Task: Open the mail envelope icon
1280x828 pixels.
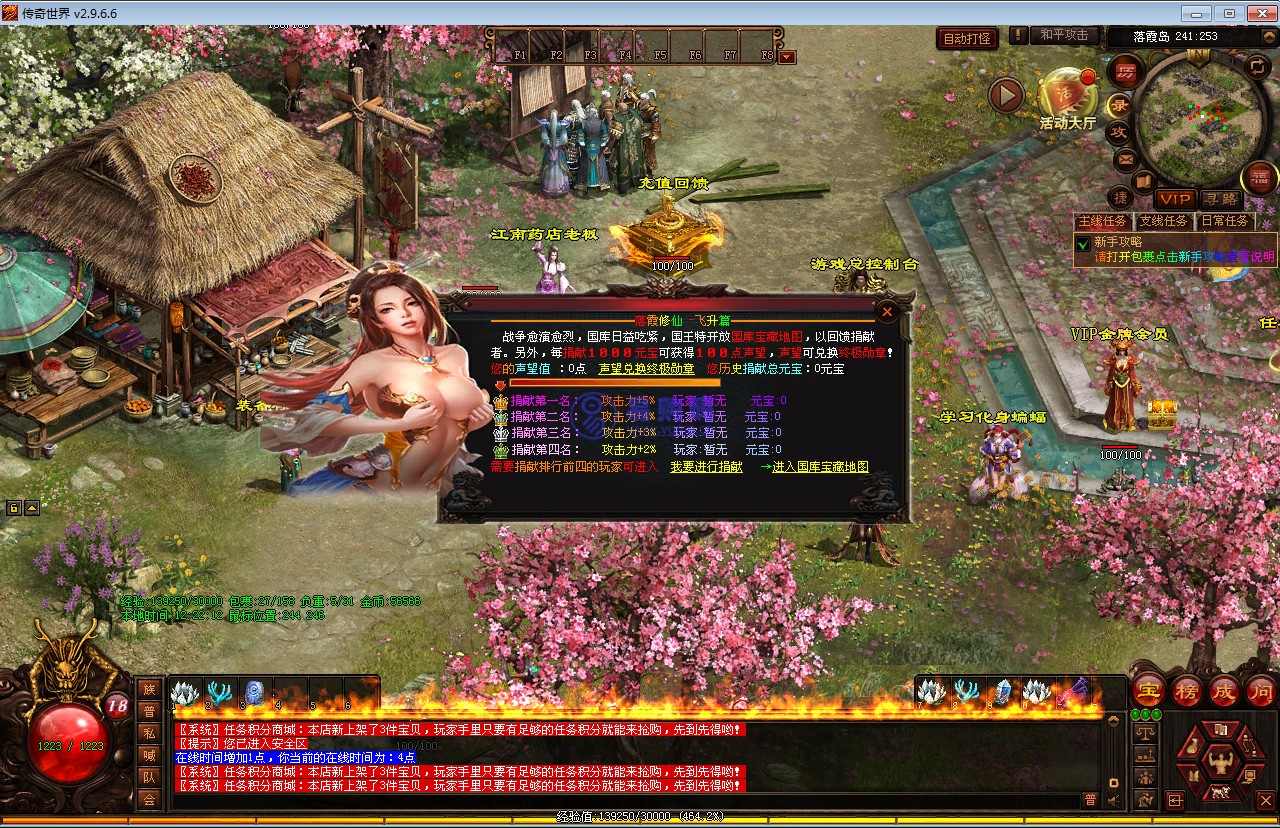Action: tap(1125, 158)
